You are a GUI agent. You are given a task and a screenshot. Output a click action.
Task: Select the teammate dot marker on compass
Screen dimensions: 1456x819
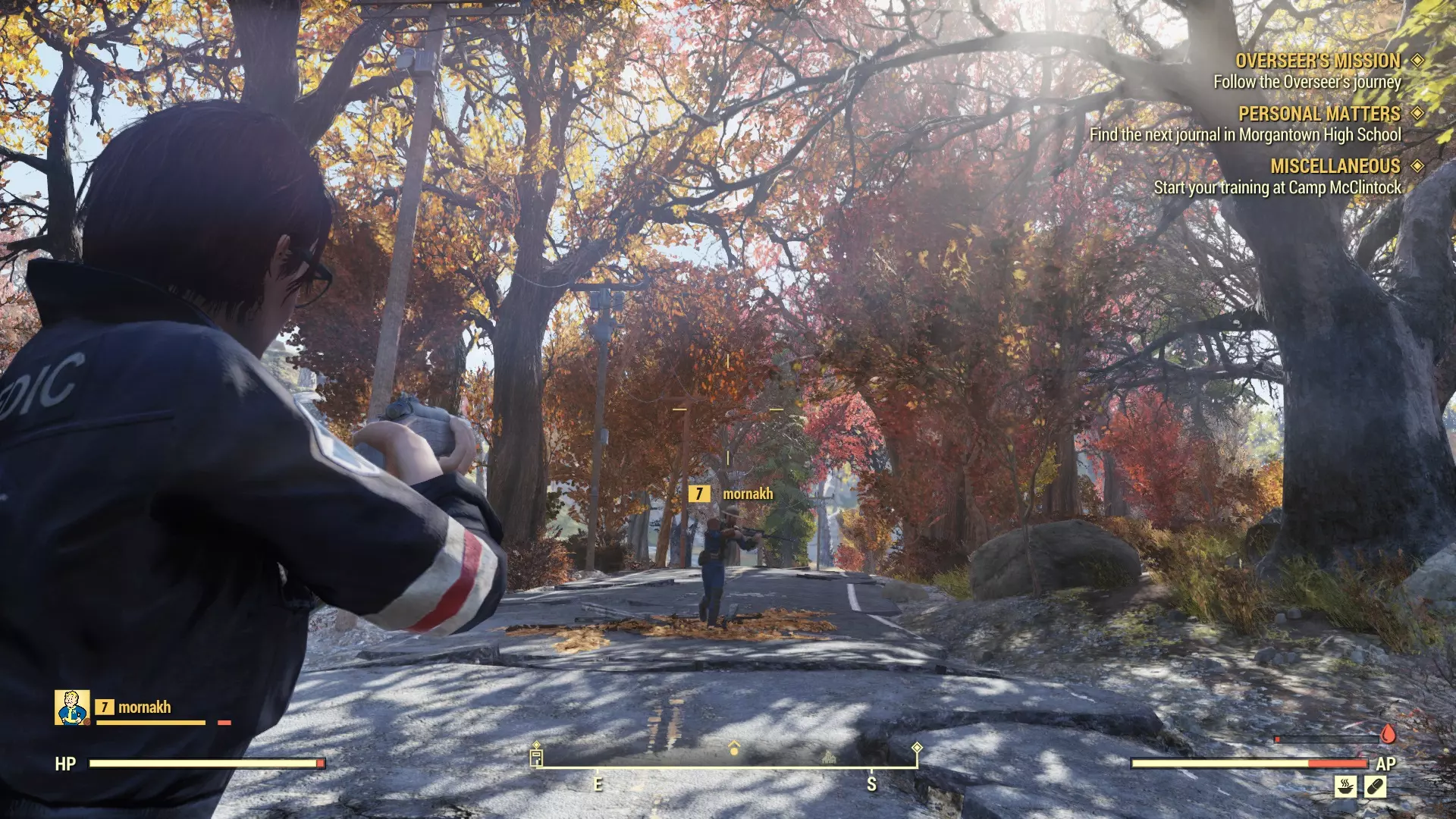point(733,749)
